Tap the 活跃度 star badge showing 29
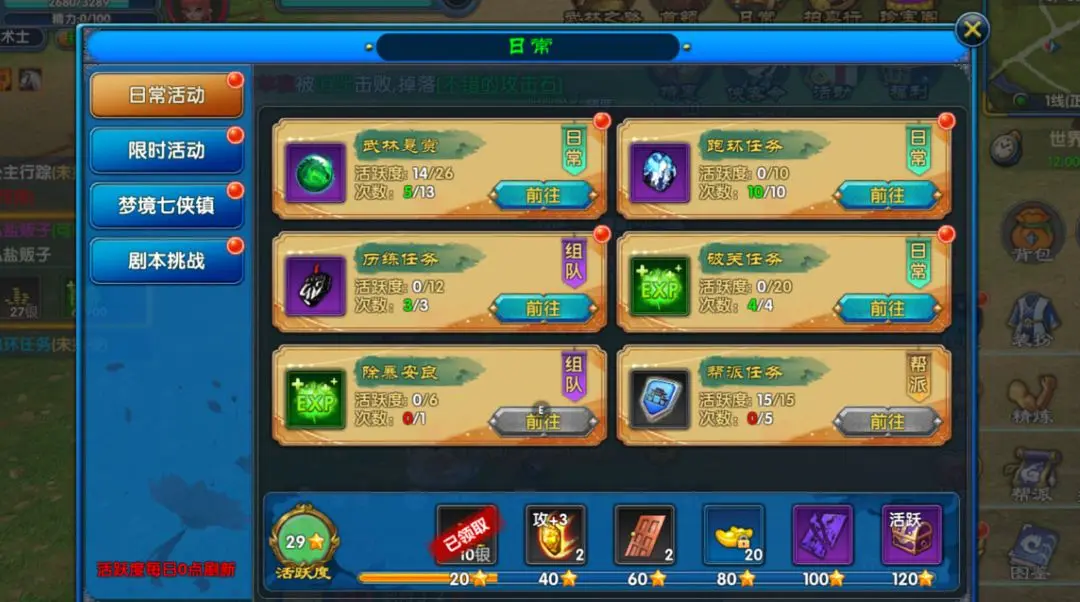Viewport: 1080px width, 602px height. 303,541
